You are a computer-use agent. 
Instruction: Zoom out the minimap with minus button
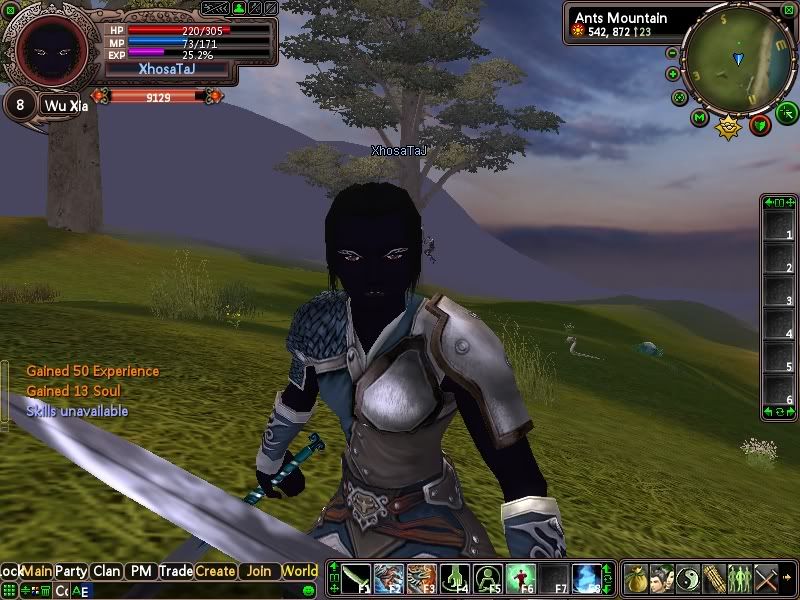click(x=672, y=52)
